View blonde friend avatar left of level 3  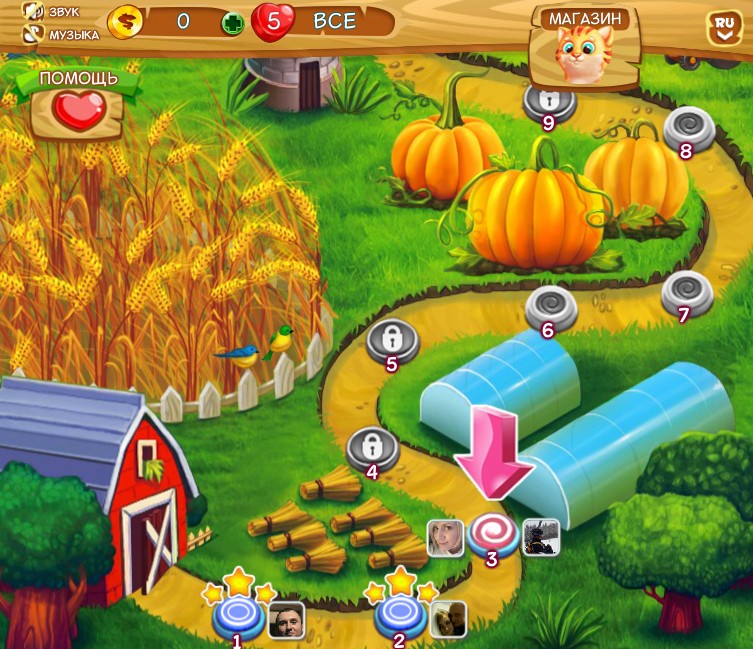tap(444, 538)
